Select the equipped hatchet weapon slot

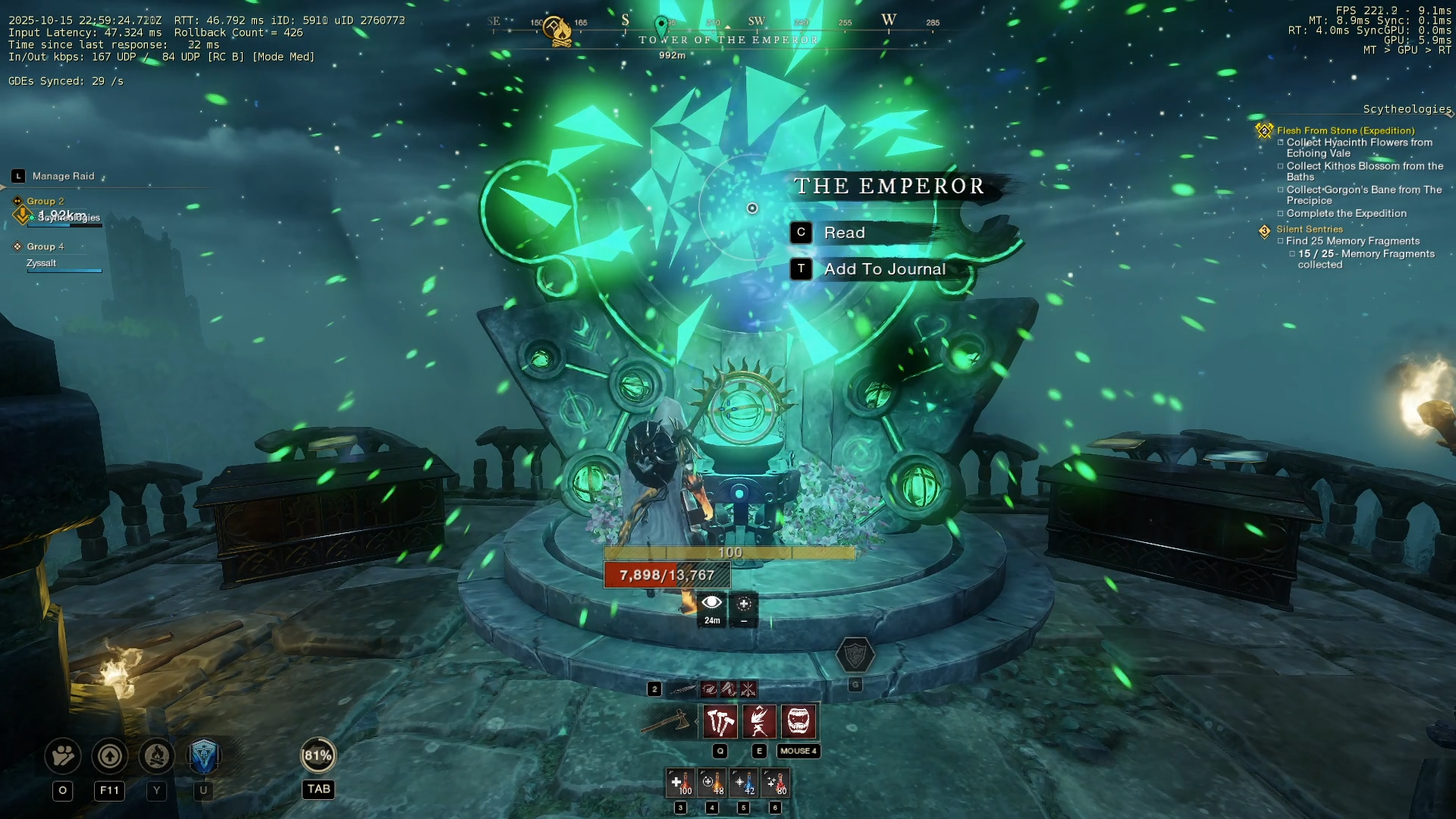667,721
